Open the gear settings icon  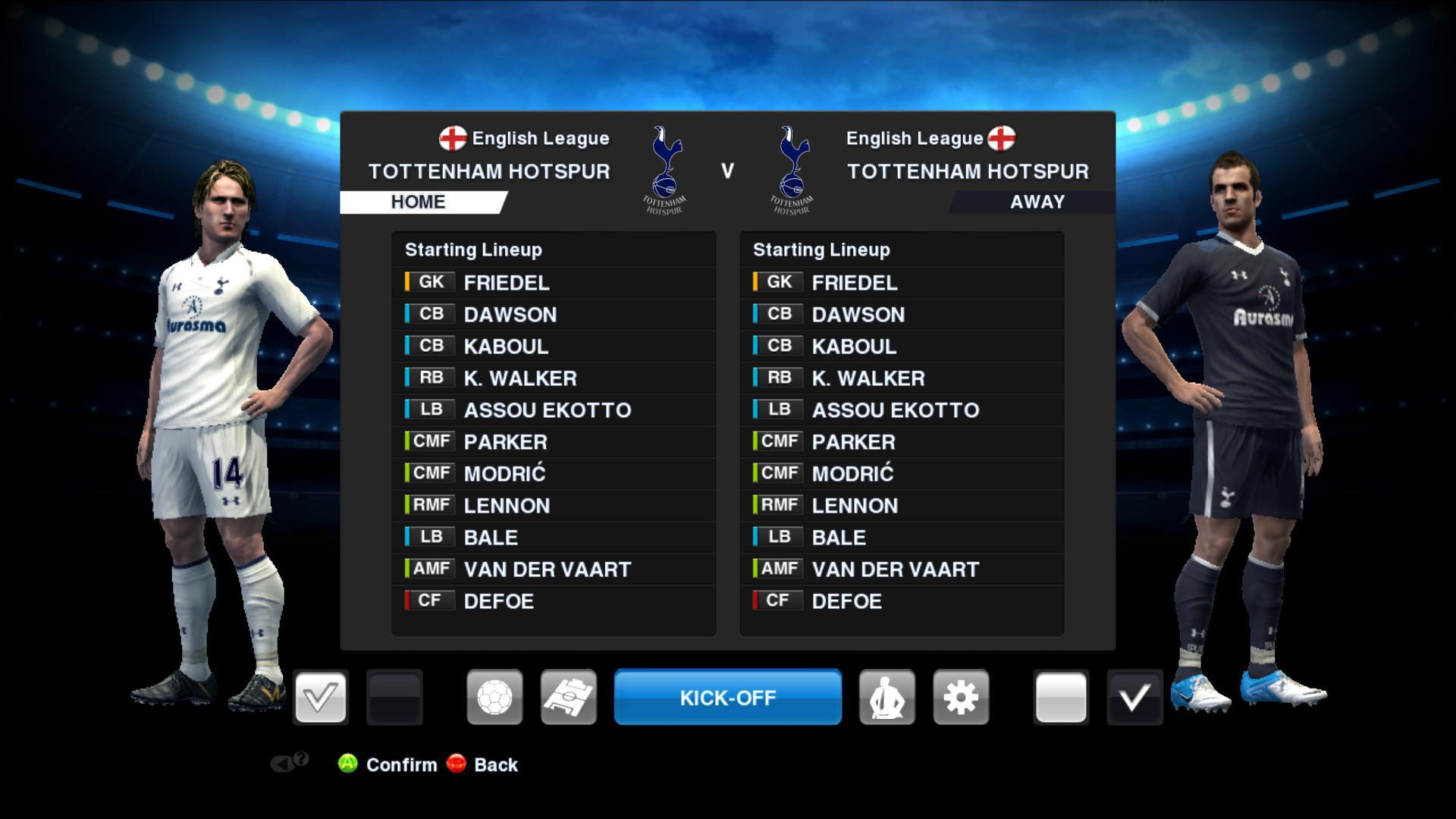(961, 697)
